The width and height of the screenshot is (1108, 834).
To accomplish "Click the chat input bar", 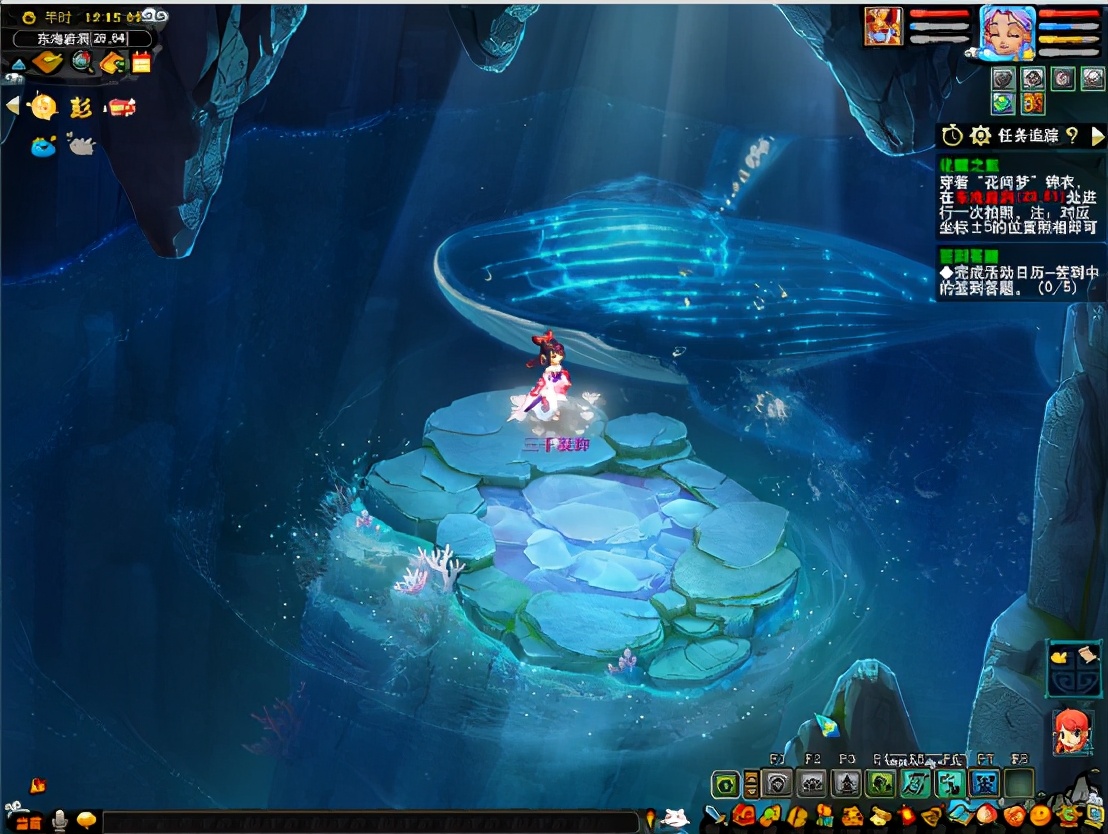I will [x=370, y=821].
